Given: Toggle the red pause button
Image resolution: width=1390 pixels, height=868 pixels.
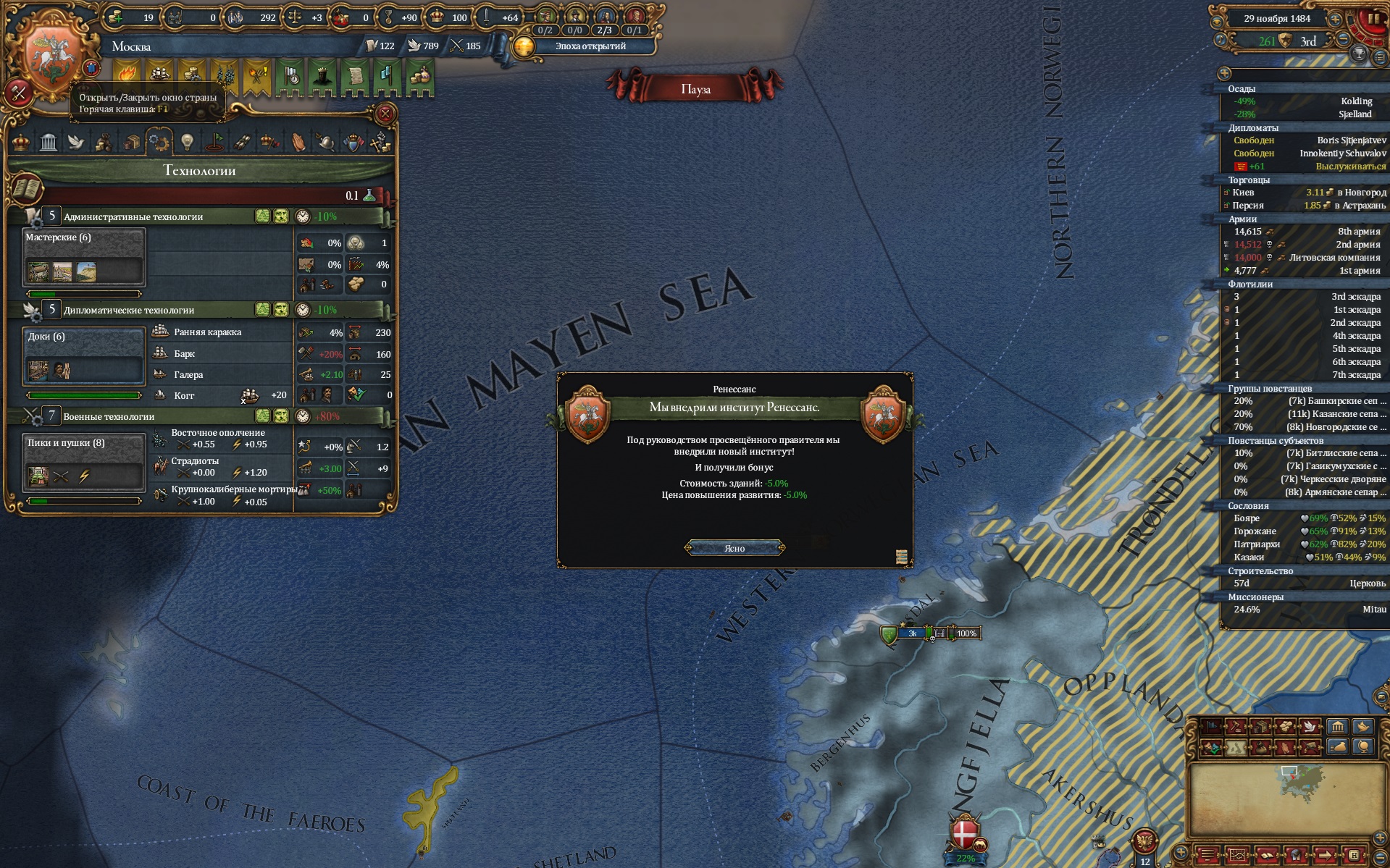Looking at the screenshot, I should [1373, 19].
